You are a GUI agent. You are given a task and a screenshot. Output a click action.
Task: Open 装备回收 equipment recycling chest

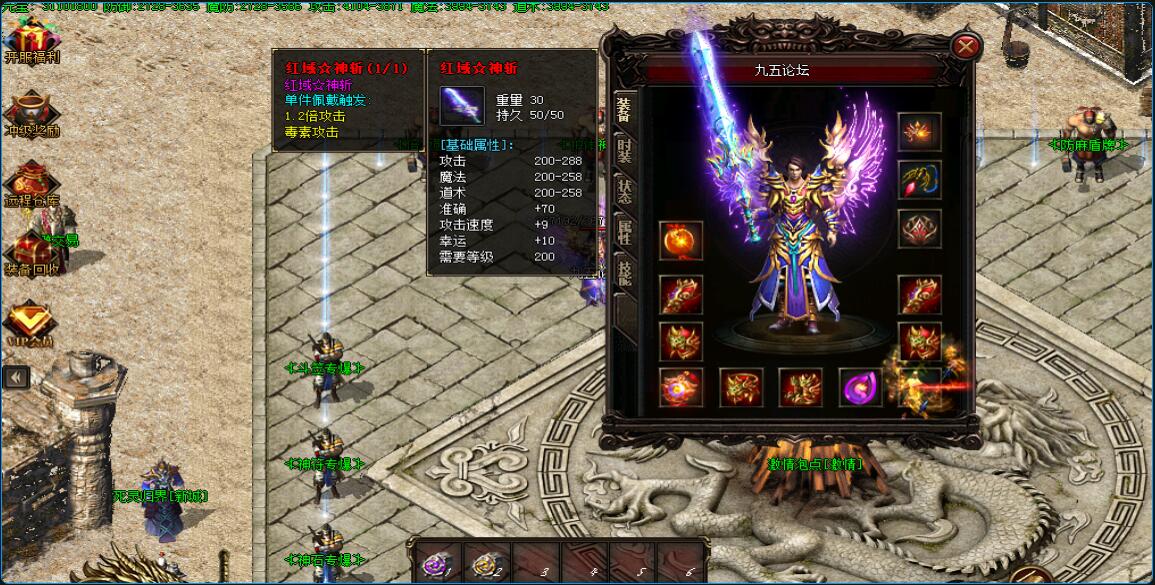30,252
